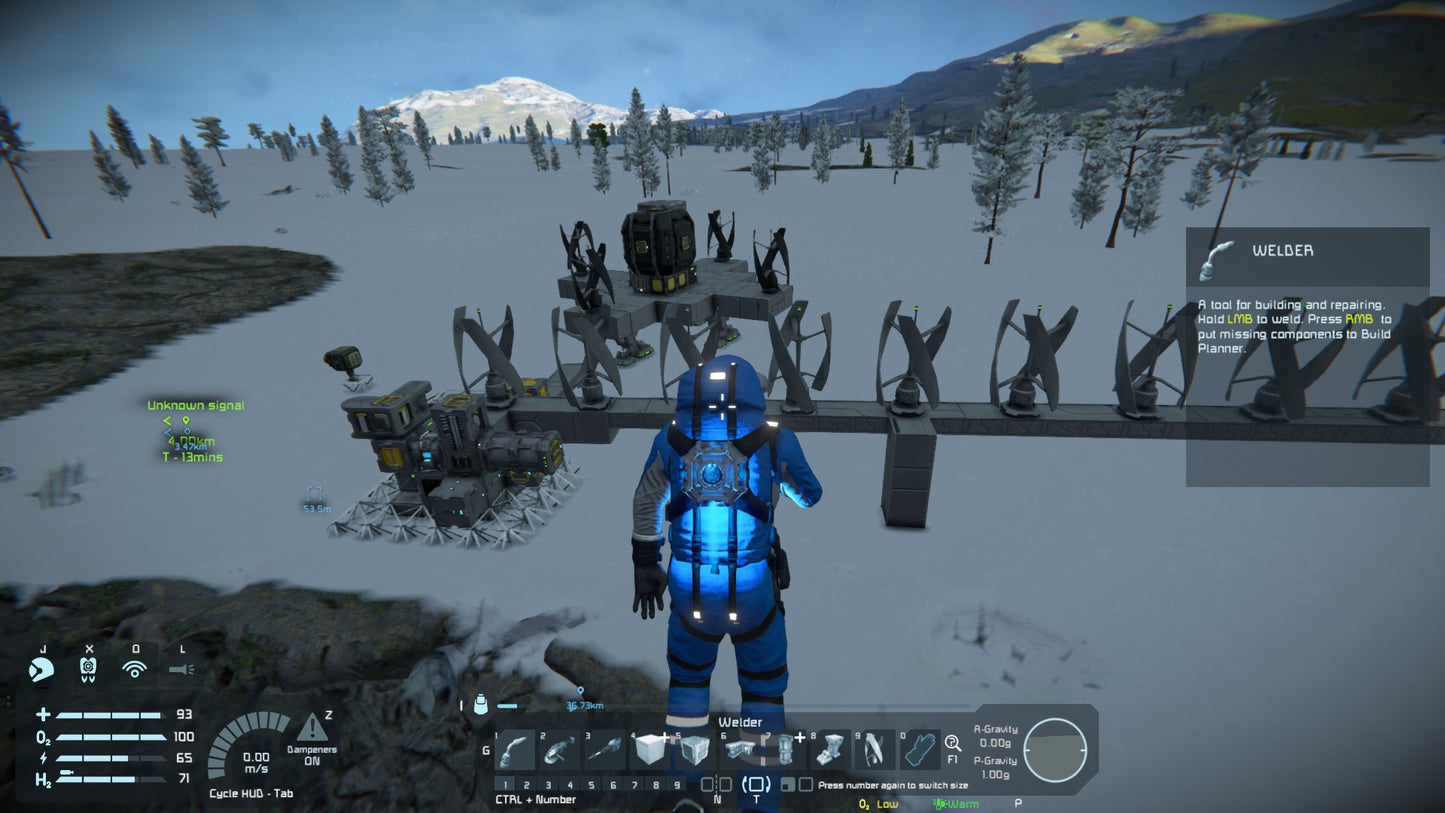Switch to toolbar page 2
1445x813 pixels.
click(x=527, y=784)
